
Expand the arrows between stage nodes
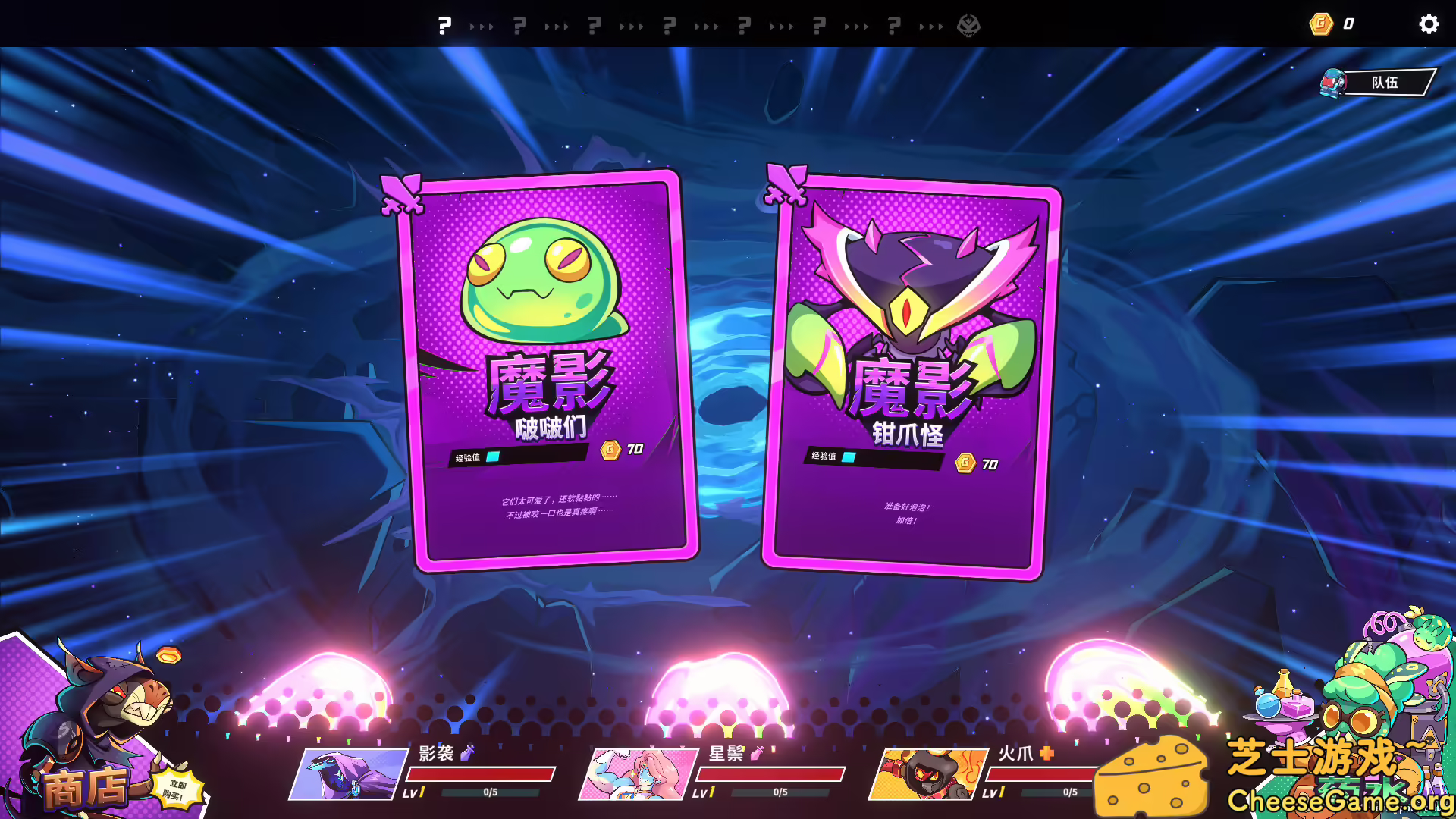(x=482, y=25)
